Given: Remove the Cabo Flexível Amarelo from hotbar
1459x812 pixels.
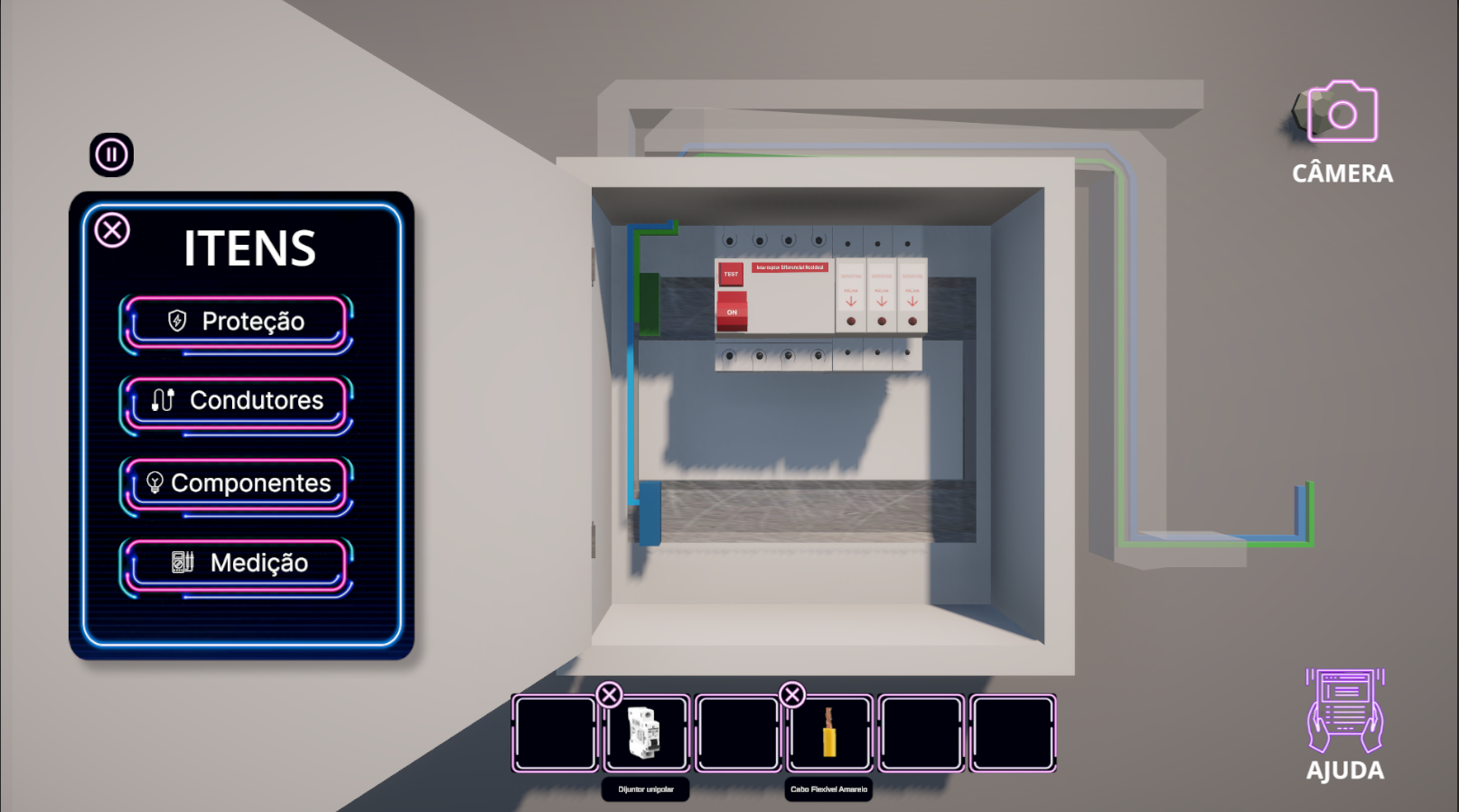Looking at the screenshot, I should click(792, 695).
